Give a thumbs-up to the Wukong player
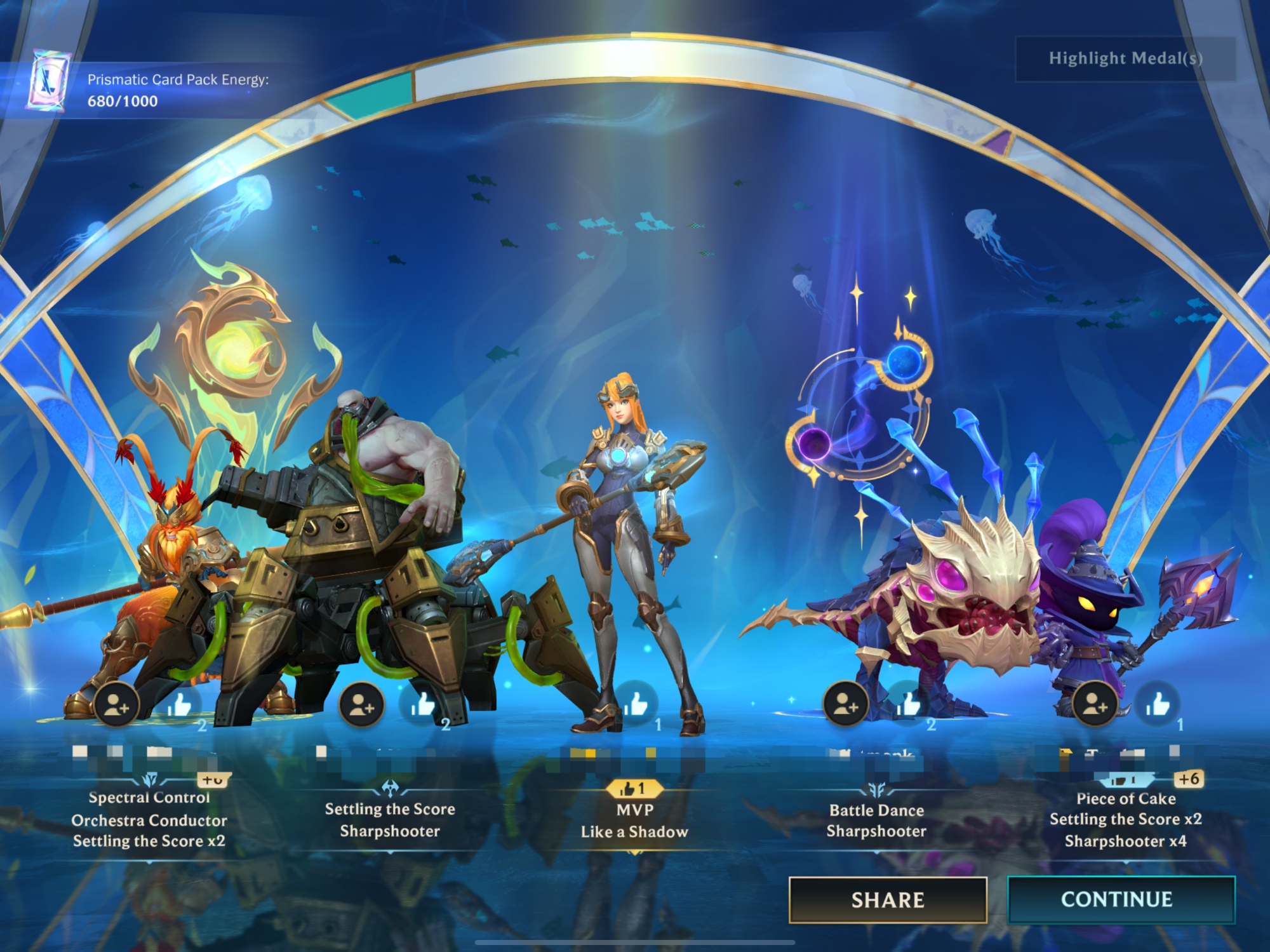The width and height of the screenshot is (1270, 952). pyautogui.click(x=180, y=704)
